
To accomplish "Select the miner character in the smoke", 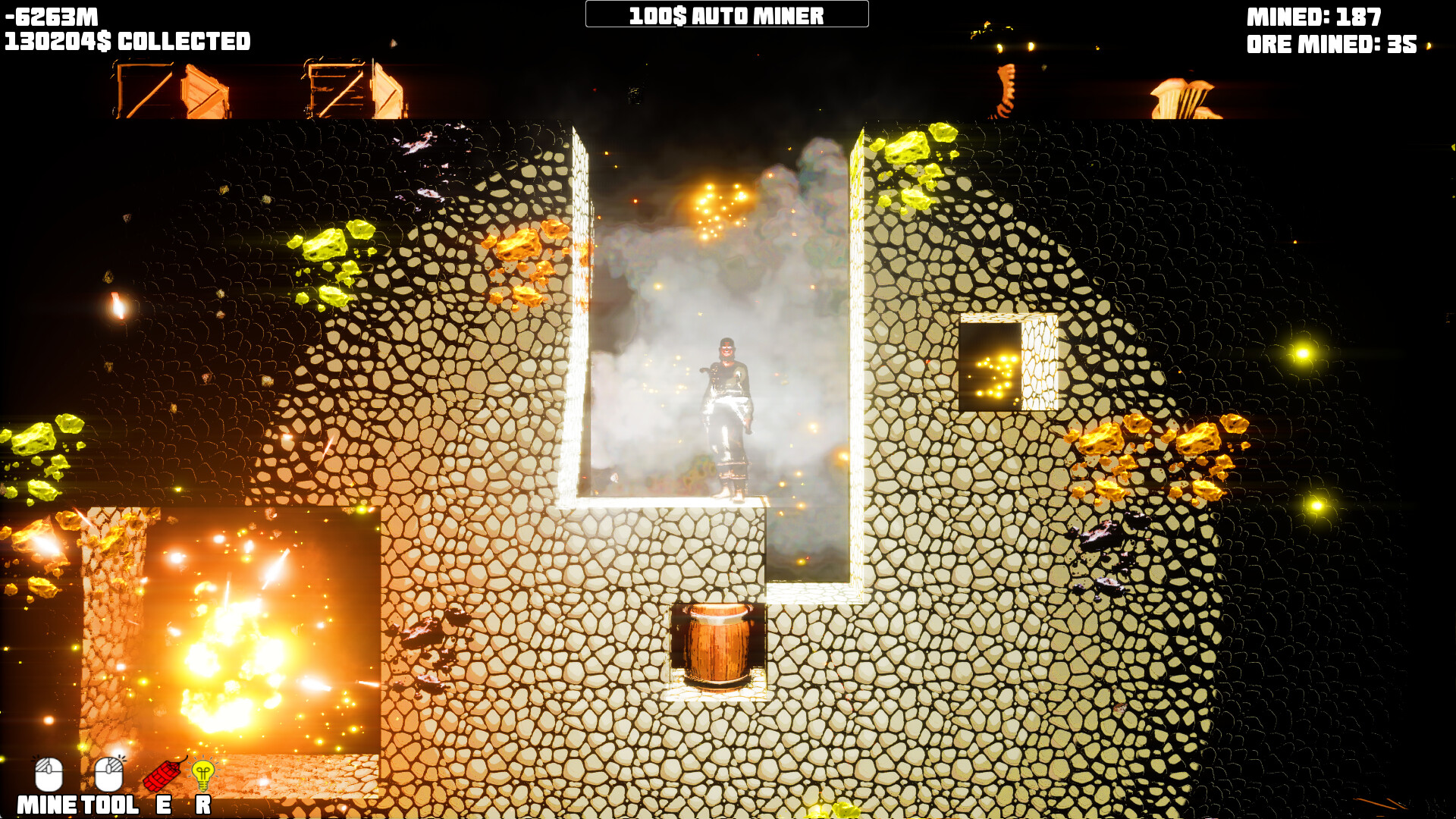I will pos(730,417).
